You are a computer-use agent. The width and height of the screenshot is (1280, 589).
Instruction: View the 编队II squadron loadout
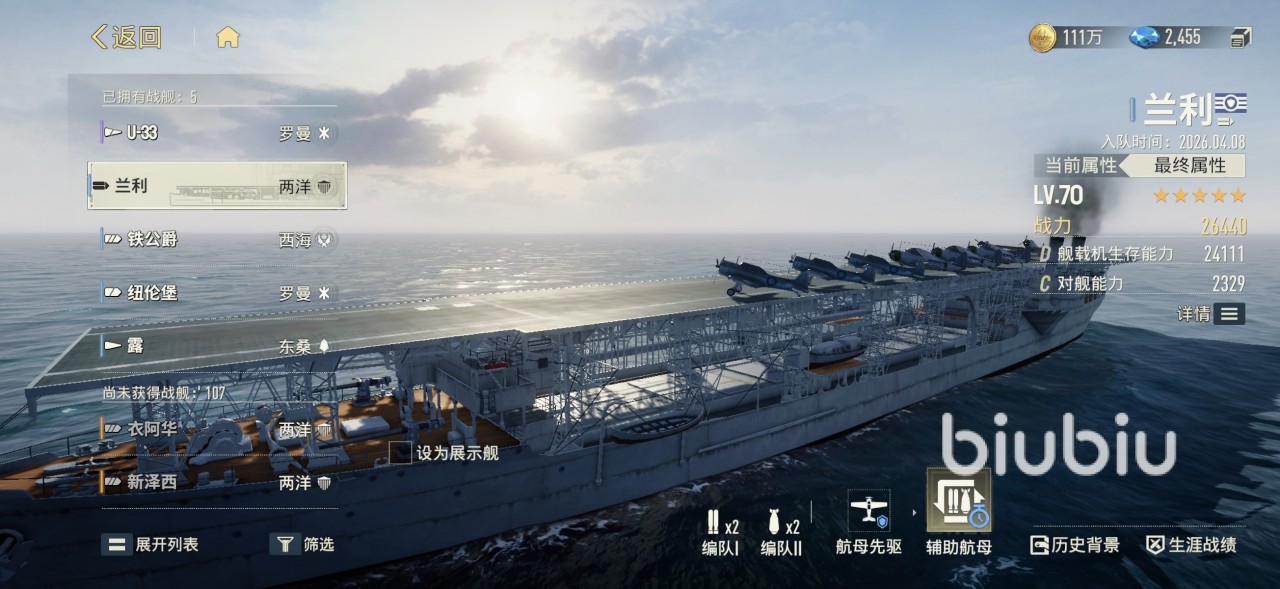pos(781,533)
